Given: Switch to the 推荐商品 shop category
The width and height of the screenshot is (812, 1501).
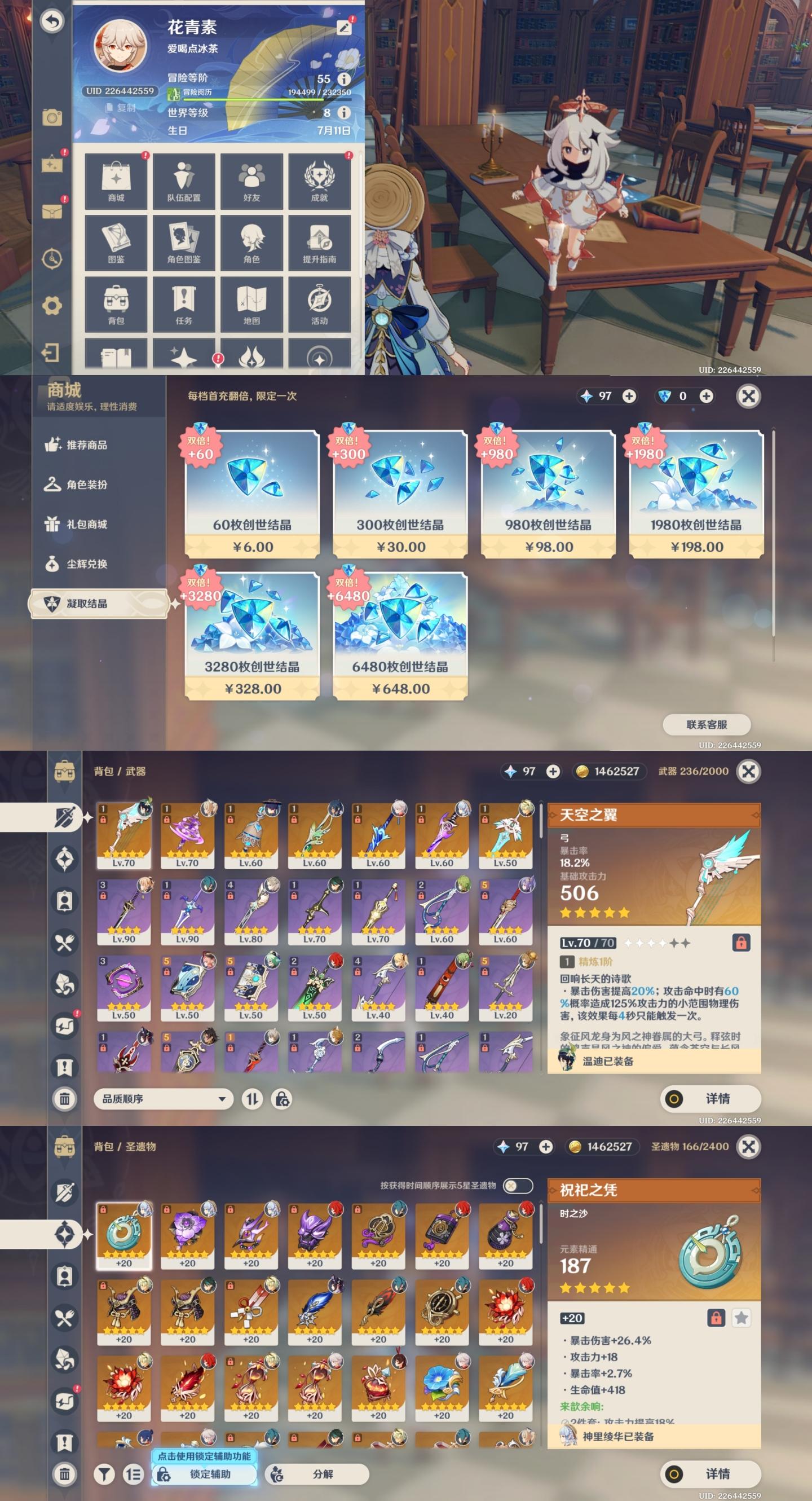Looking at the screenshot, I should (86, 445).
